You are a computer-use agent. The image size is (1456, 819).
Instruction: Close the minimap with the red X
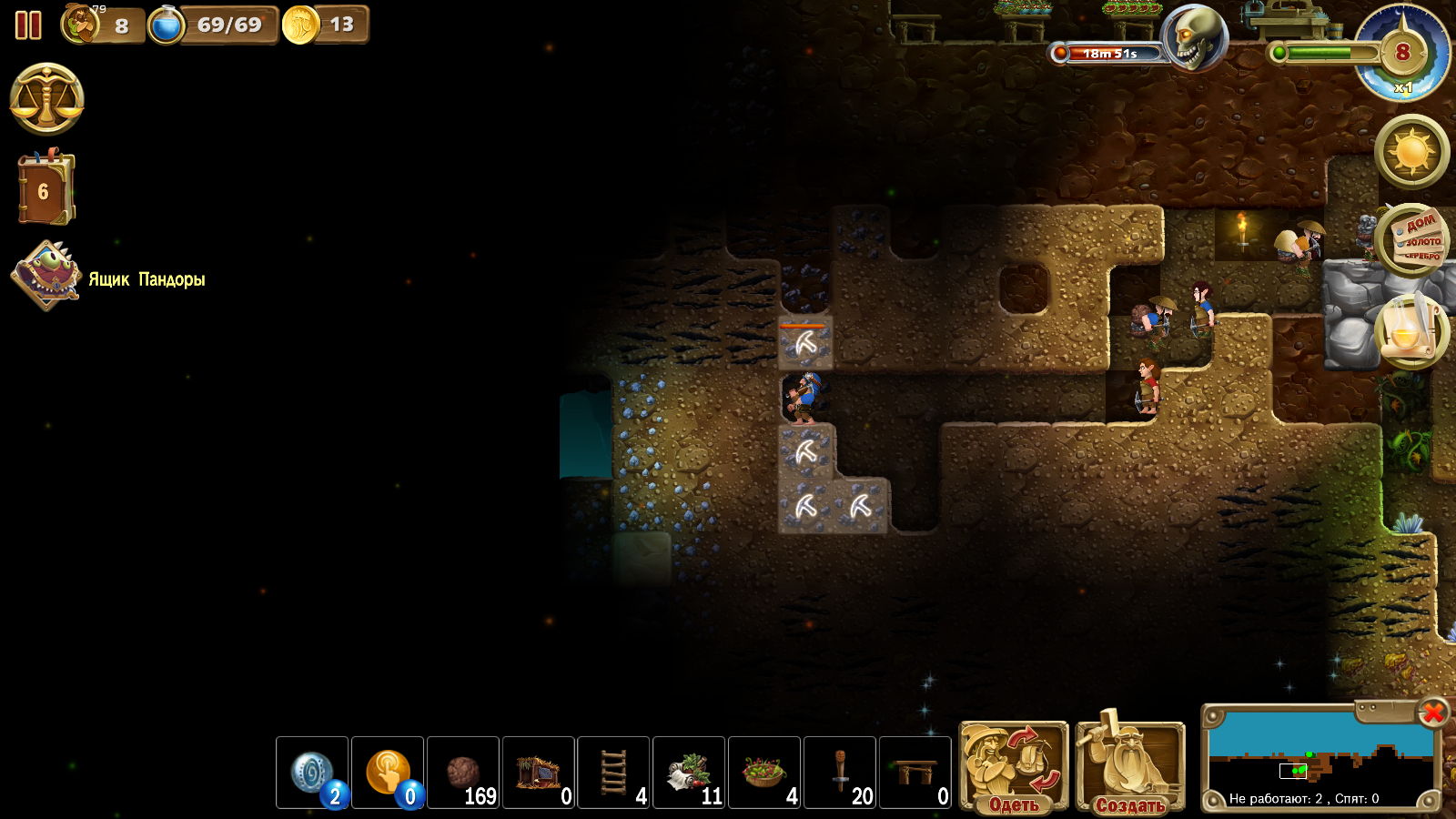pos(1433,713)
